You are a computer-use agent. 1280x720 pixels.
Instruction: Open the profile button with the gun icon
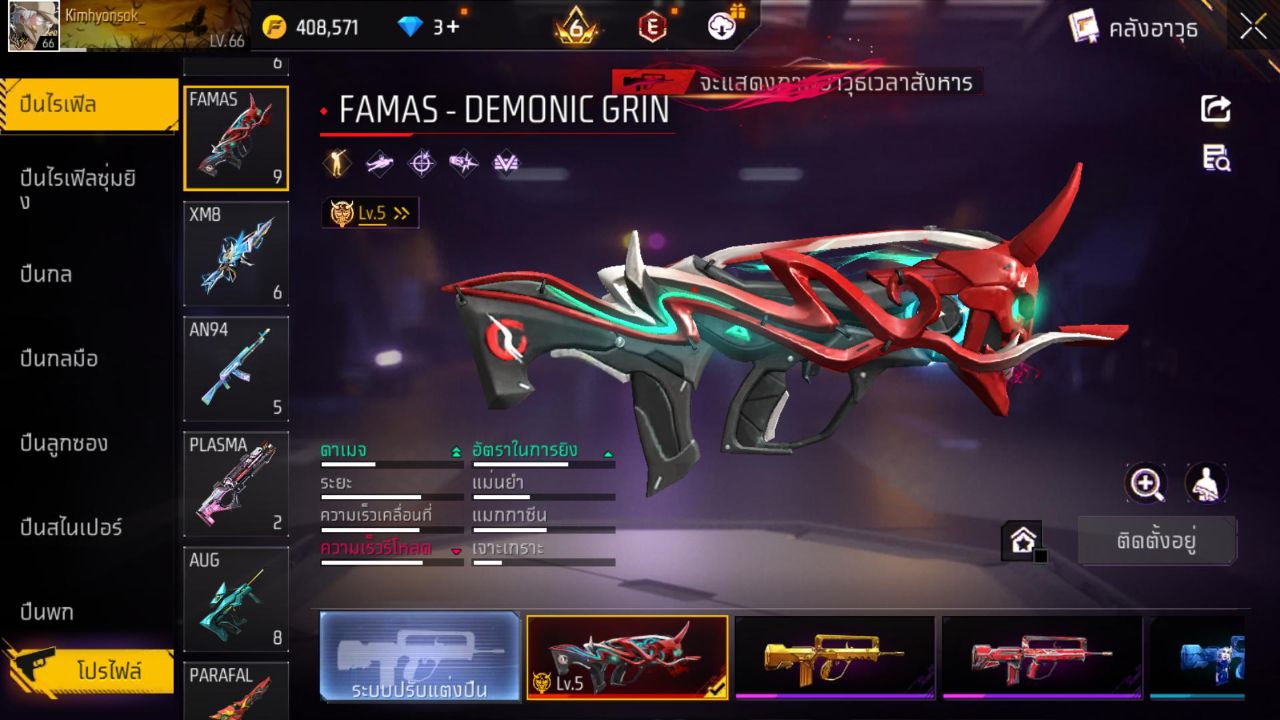(x=92, y=670)
